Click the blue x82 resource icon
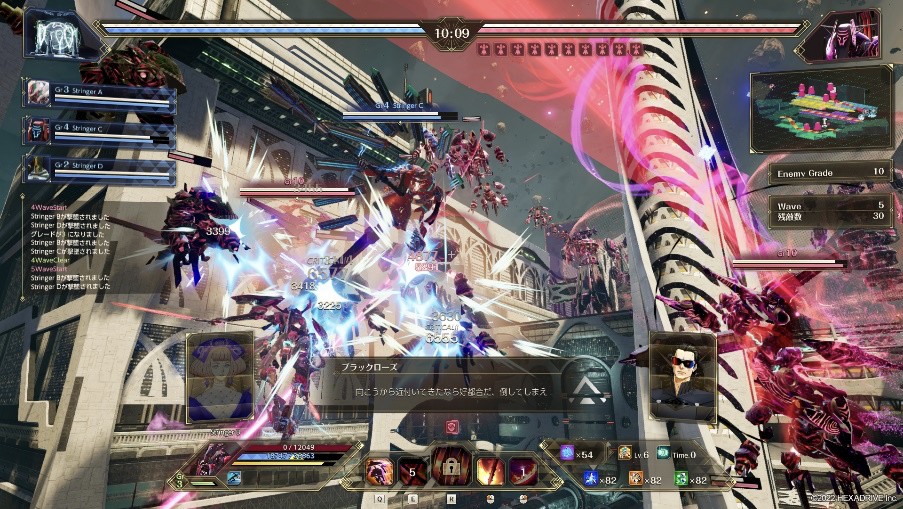The width and height of the screenshot is (903, 509). pyautogui.click(x=592, y=480)
